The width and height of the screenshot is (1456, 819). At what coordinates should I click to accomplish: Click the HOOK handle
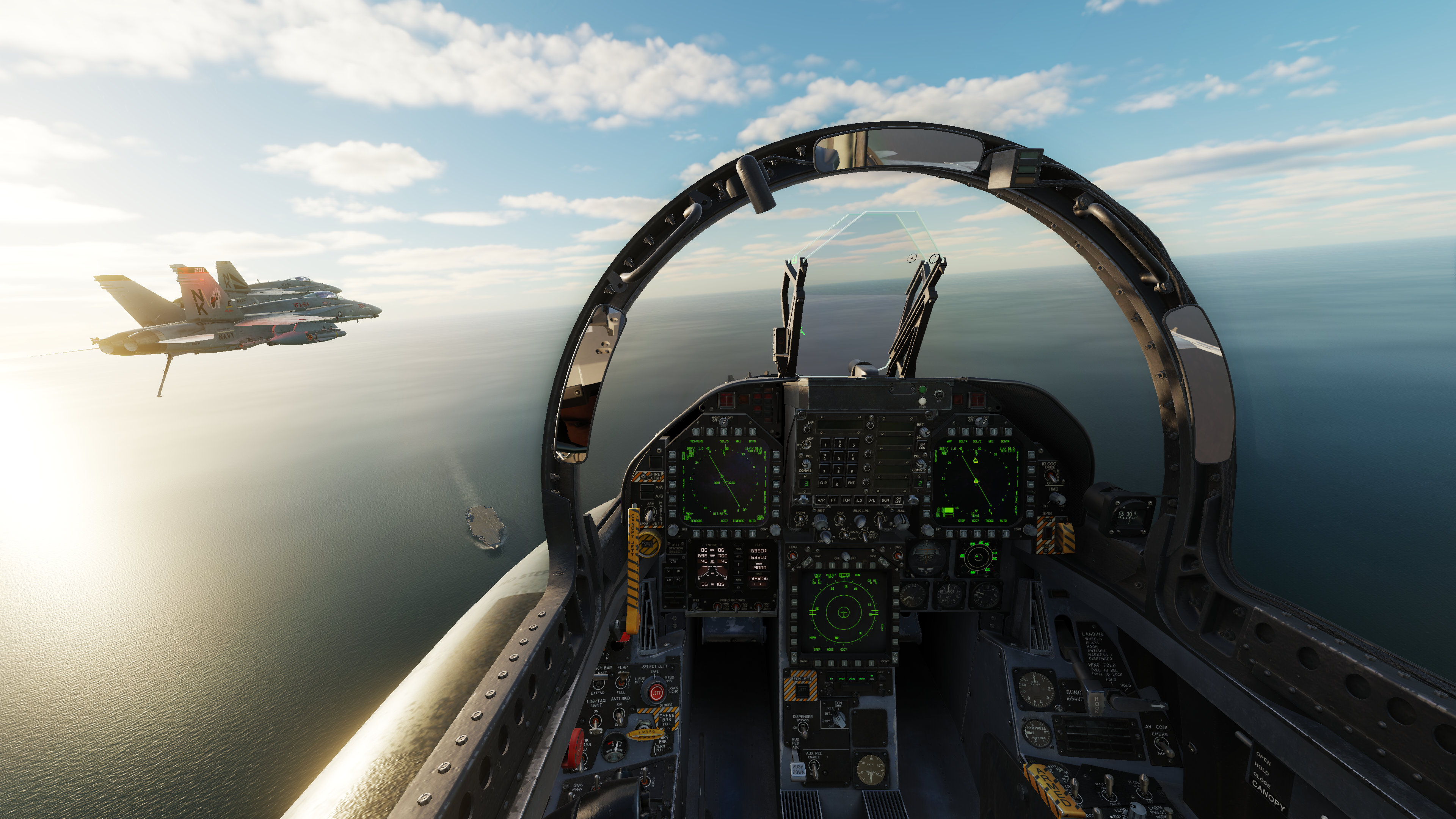pos(1096,704)
